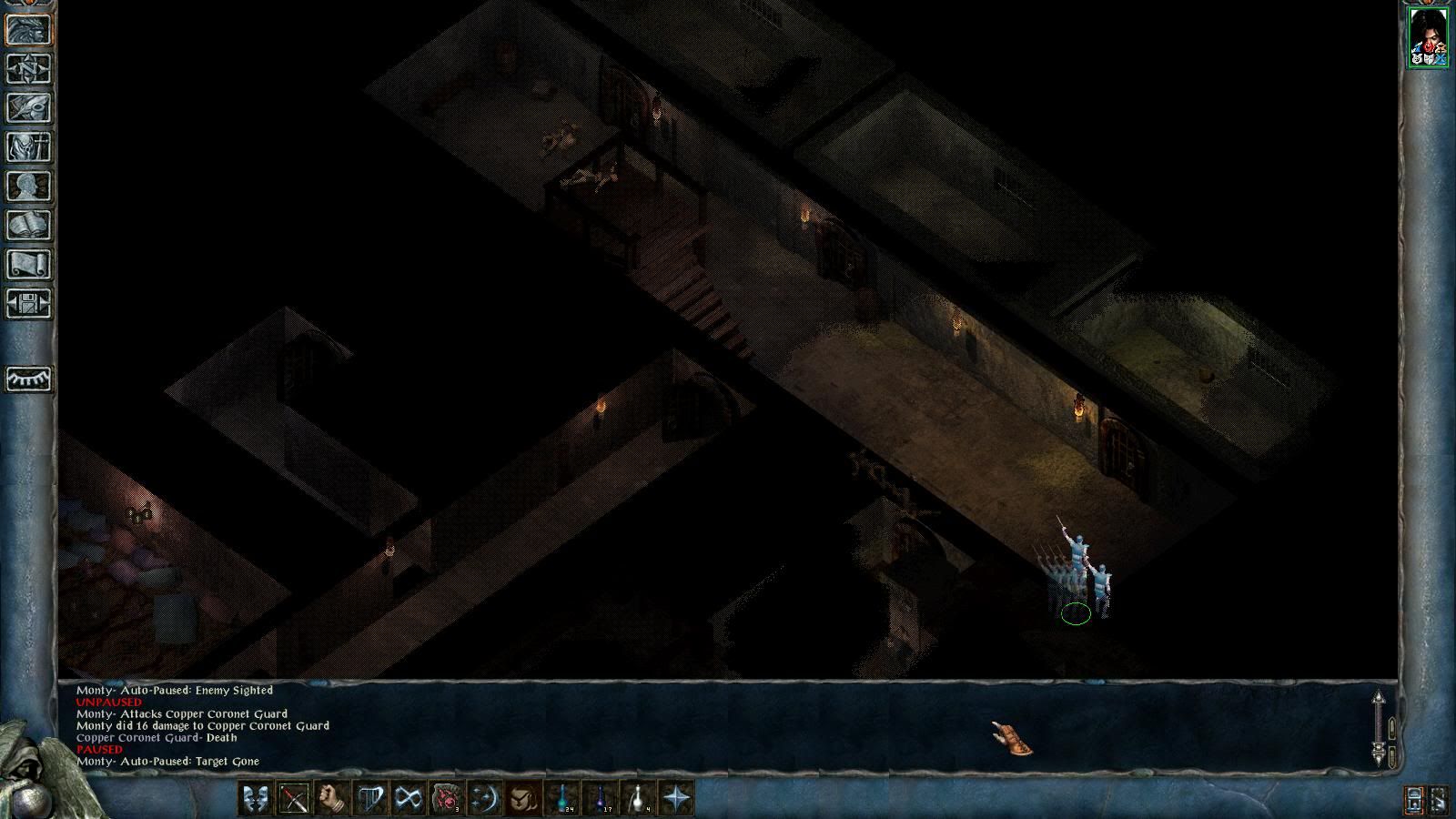The height and width of the screenshot is (819, 1456).
Task: Choose the fist unarmed attack slot
Action: point(332,798)
